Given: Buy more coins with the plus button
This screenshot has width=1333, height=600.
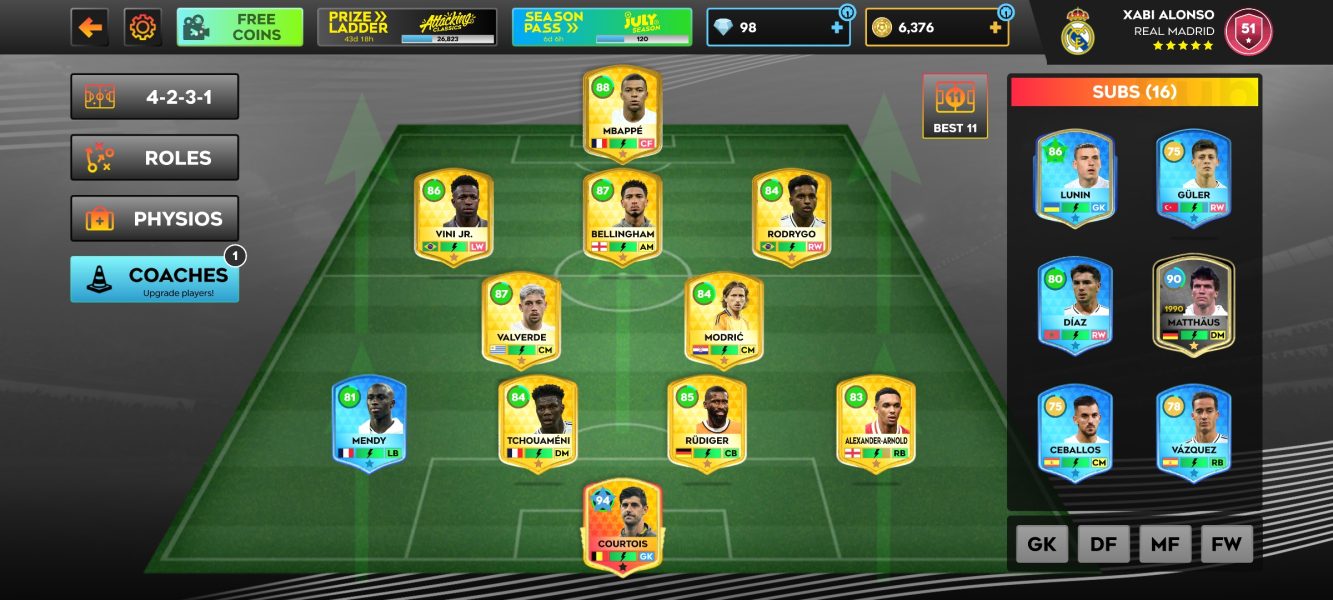Looking at the screenshot, I should click(x=995, y=28).
